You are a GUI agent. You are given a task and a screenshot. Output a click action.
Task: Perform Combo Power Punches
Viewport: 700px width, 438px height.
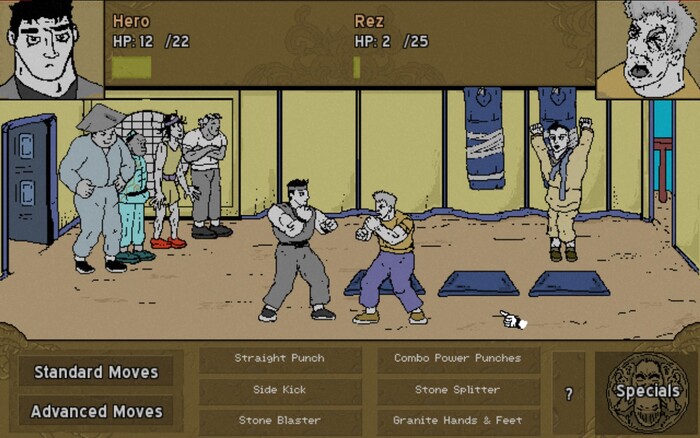[458, 358]
